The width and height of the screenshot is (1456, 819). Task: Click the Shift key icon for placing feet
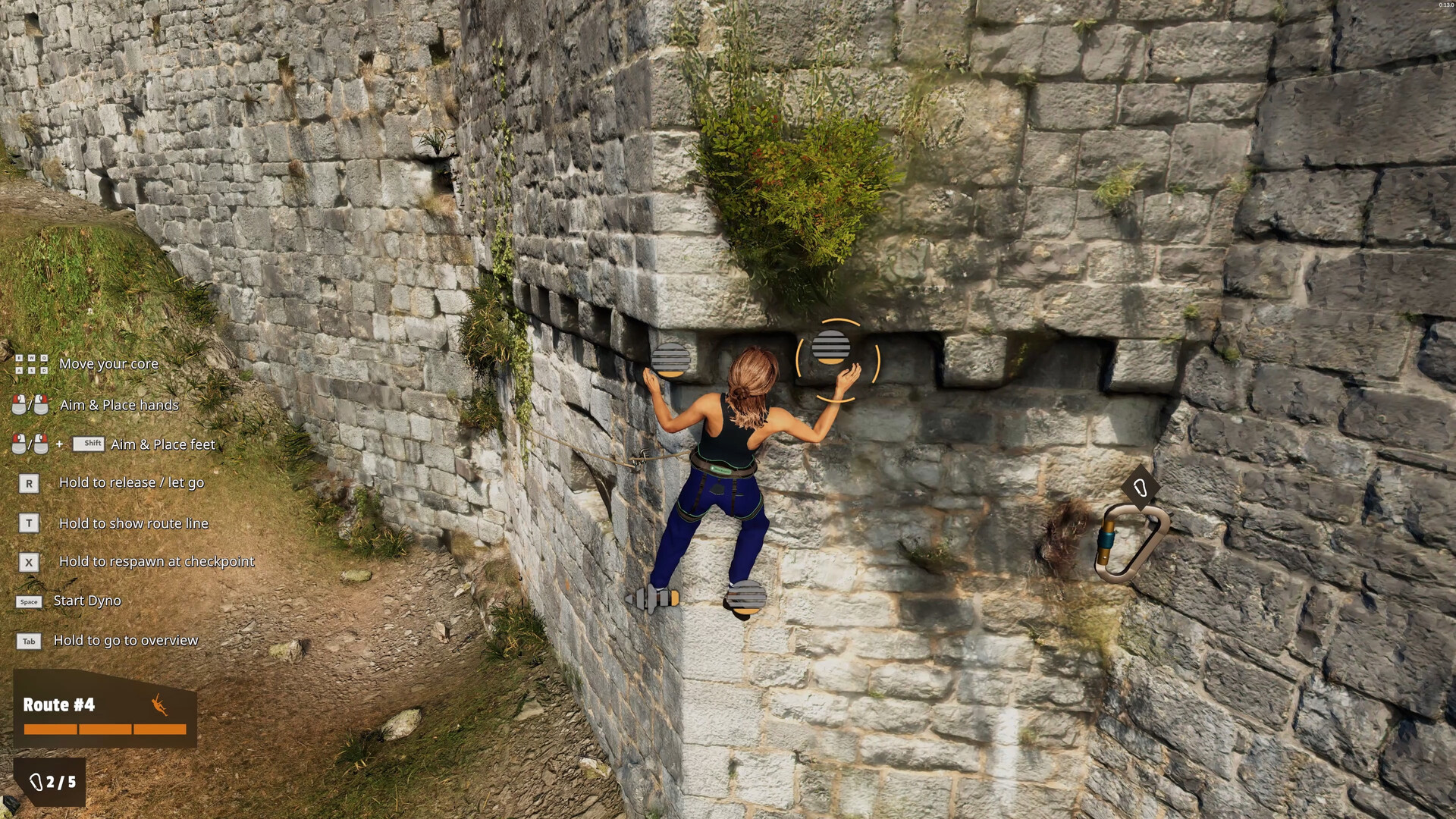pyautogui.click(x=89, y=444)
